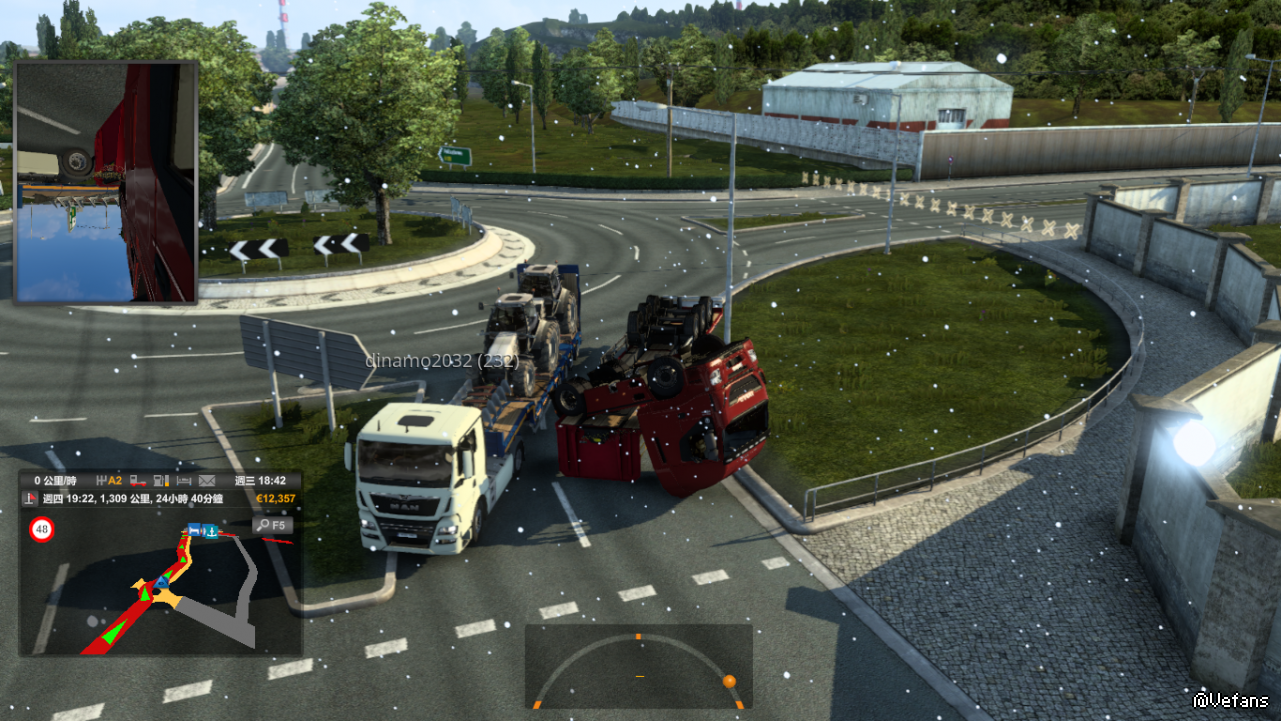Click the blue bed rest-stop map marker
The image size is (1281, 721).
tap(195, 530)
